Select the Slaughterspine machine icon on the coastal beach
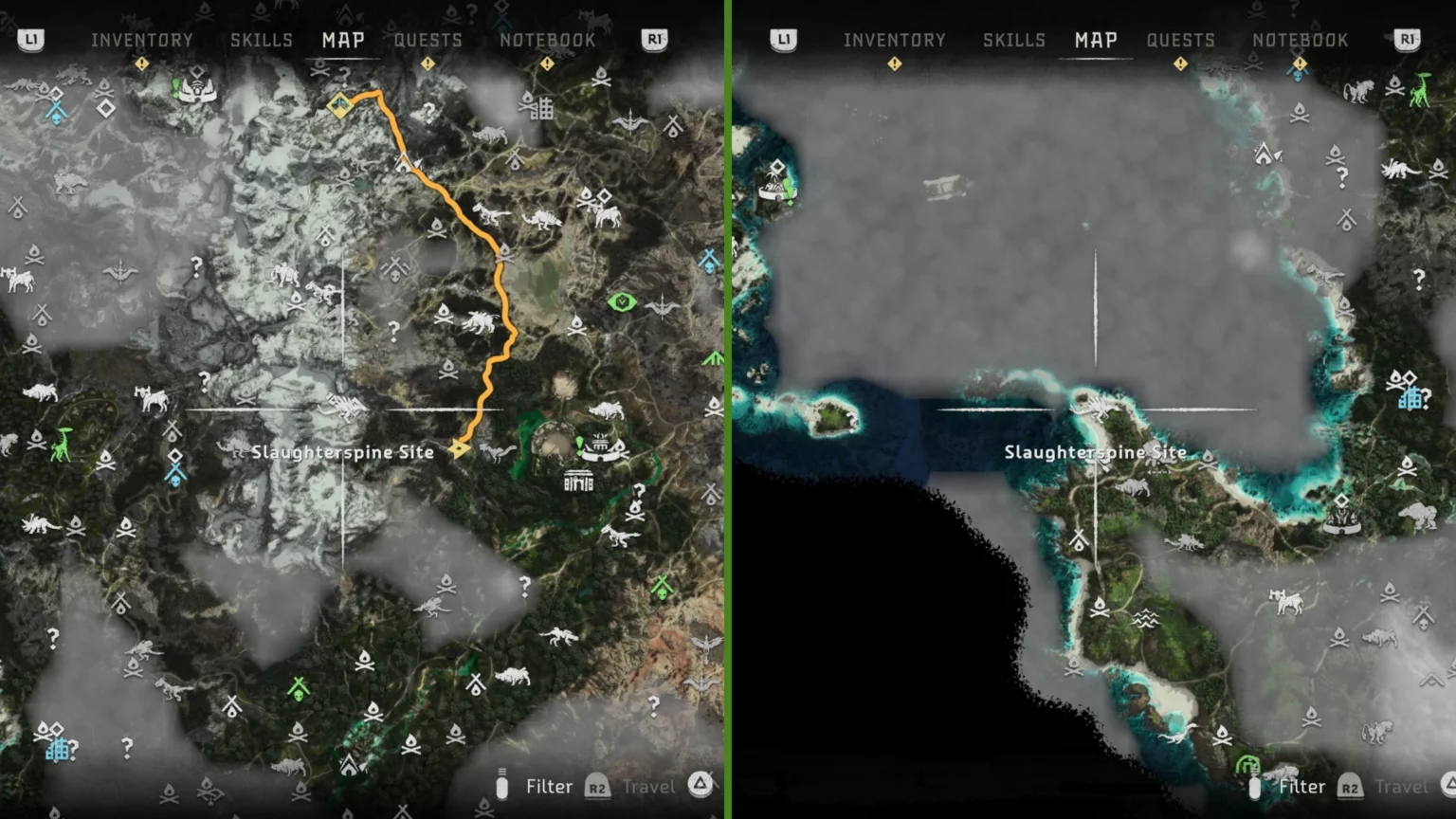Image resolution: width=1456 pixels, height=819 pixels. 1100,408
